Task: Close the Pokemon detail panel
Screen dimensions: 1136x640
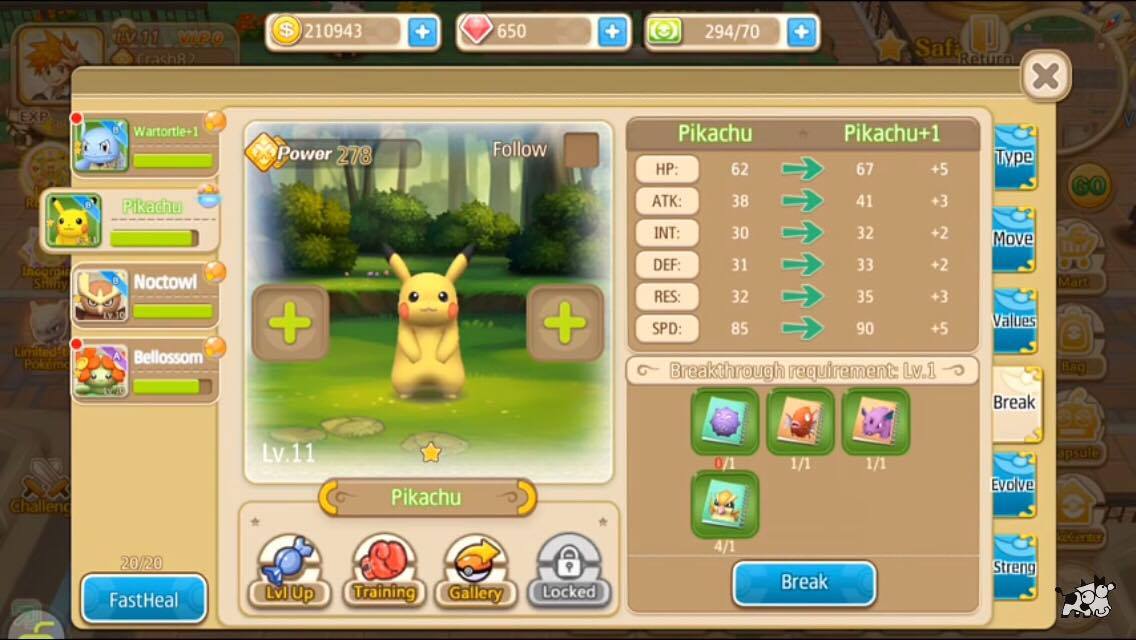Action: point(1045,75)
